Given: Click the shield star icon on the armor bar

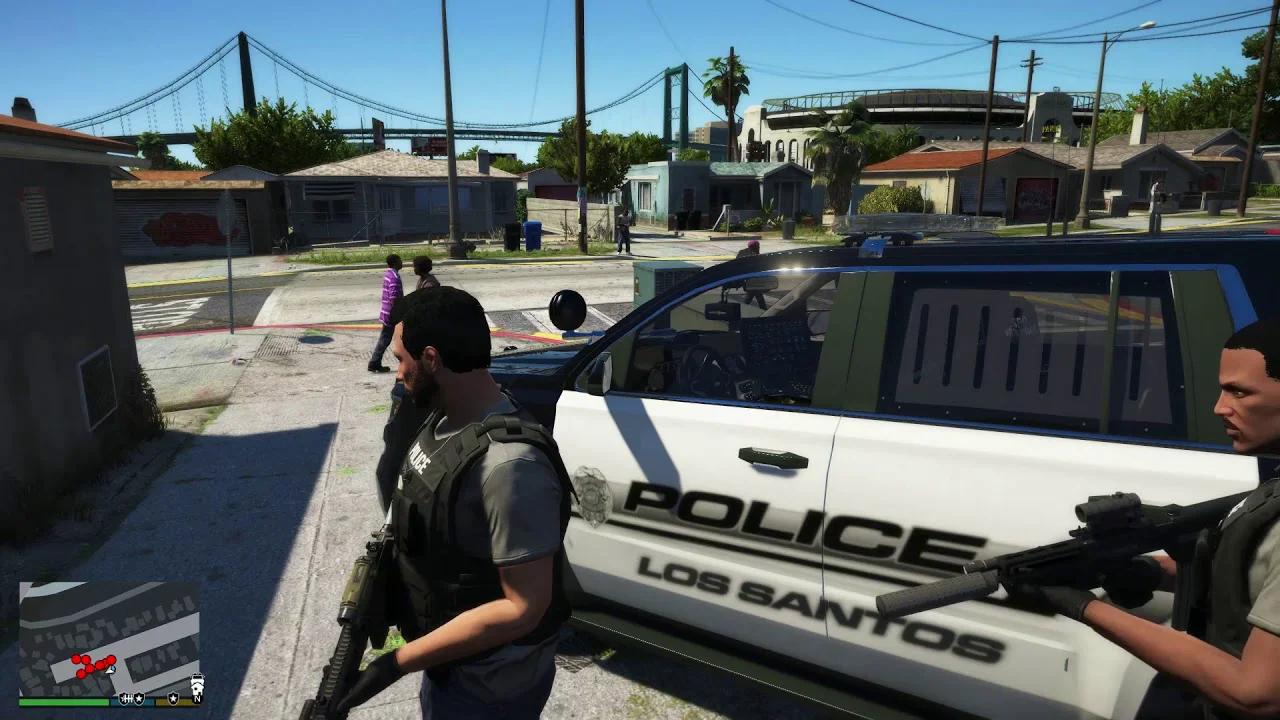Looking at the screenshot, I should tap(140, 700).
